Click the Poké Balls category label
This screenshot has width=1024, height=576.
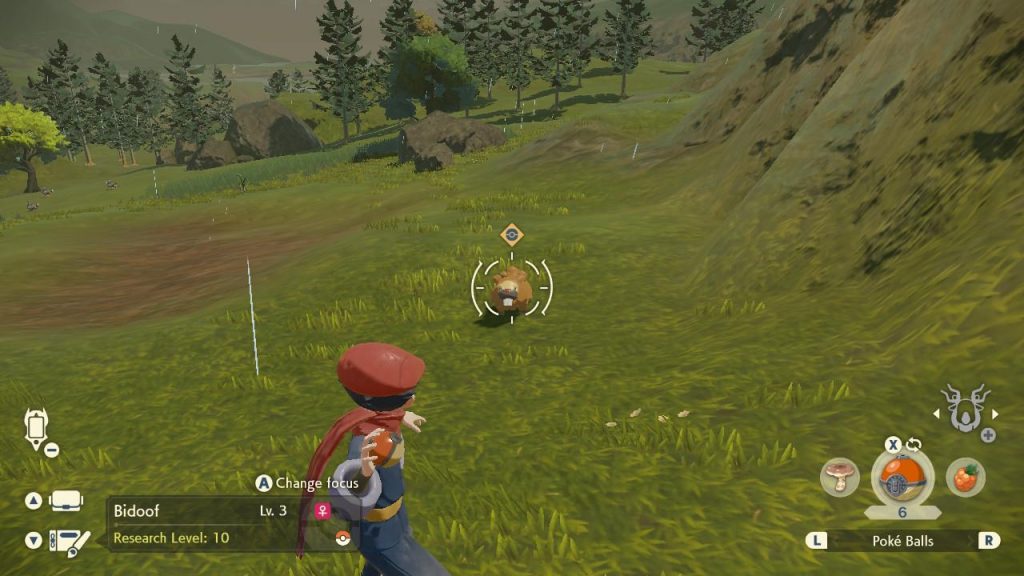click(902, 540)
